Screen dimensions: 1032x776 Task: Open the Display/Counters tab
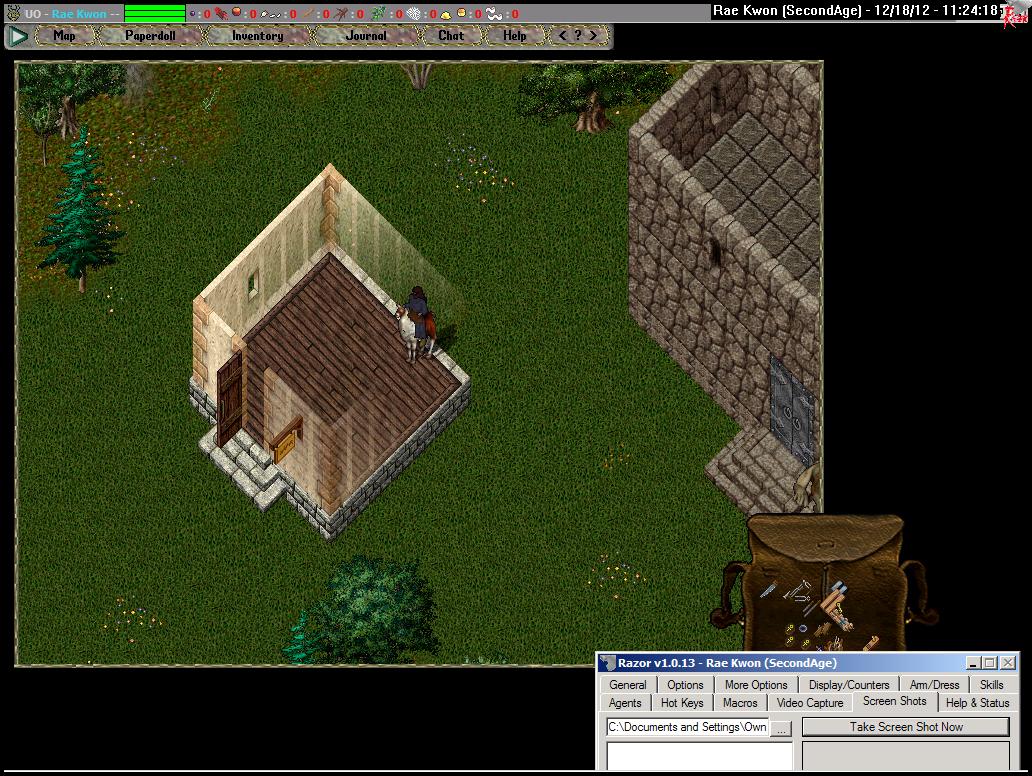[849, 685]
